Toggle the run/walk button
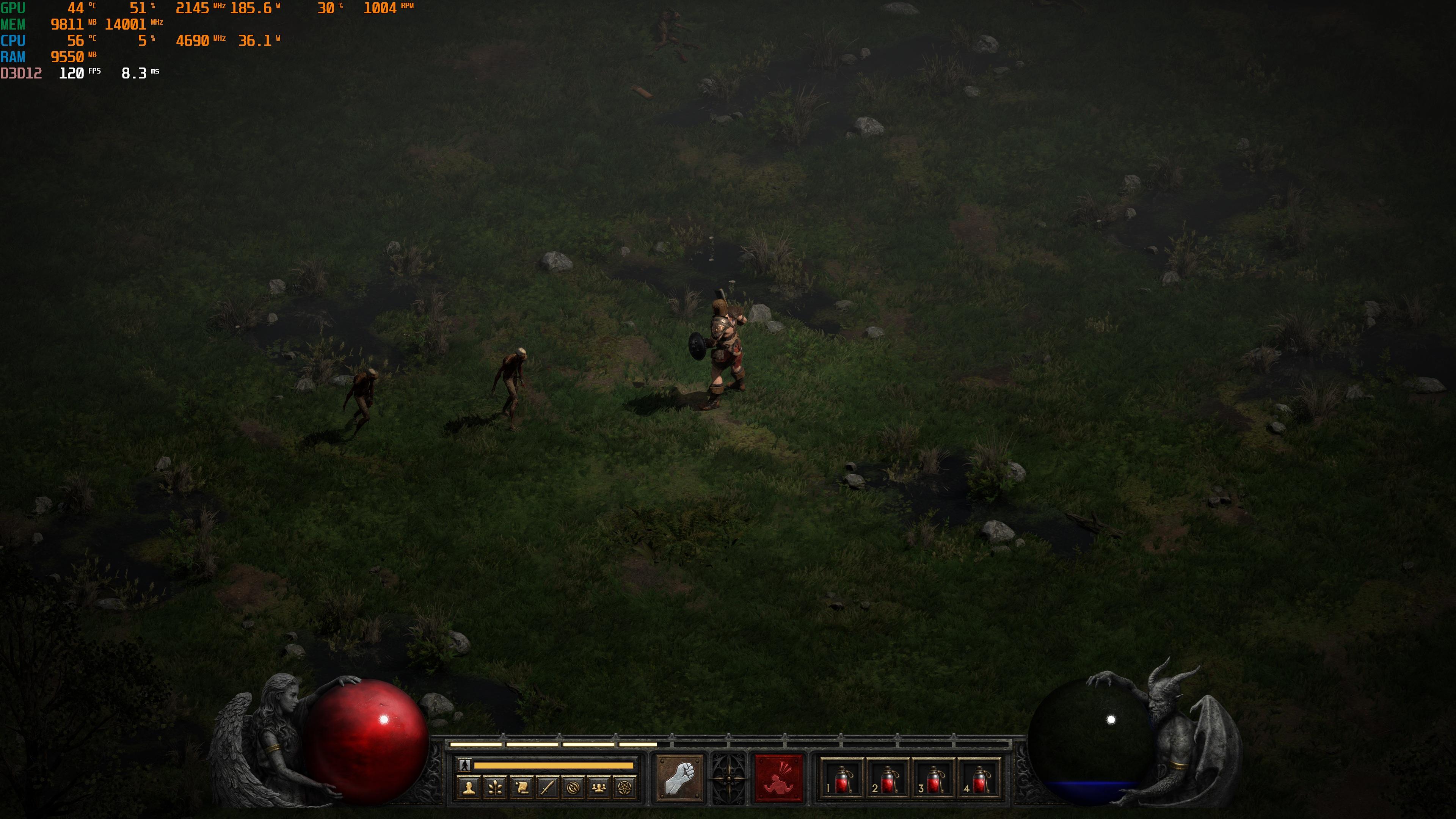This screenshot has width=1456, height=819. point(464,765)
